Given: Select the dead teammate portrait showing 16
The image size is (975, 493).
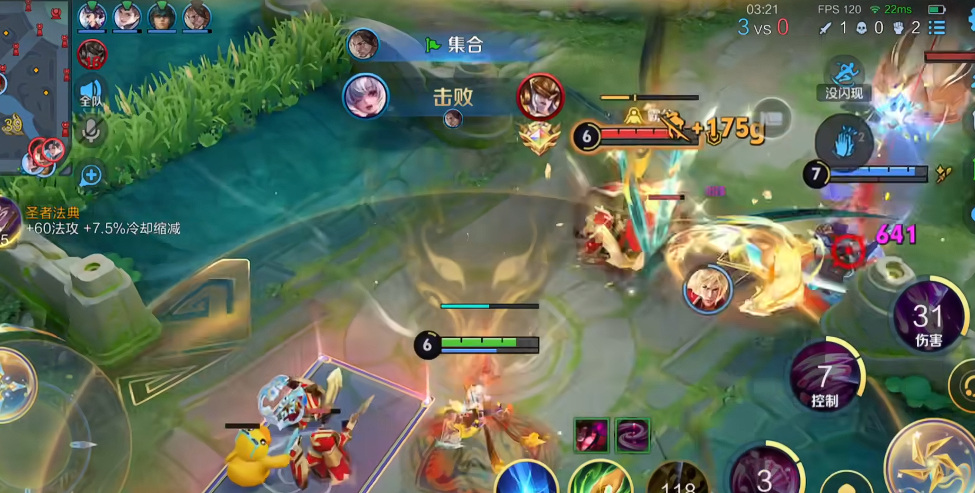Looking at the screenshot, I should click(x=93, y=52).
